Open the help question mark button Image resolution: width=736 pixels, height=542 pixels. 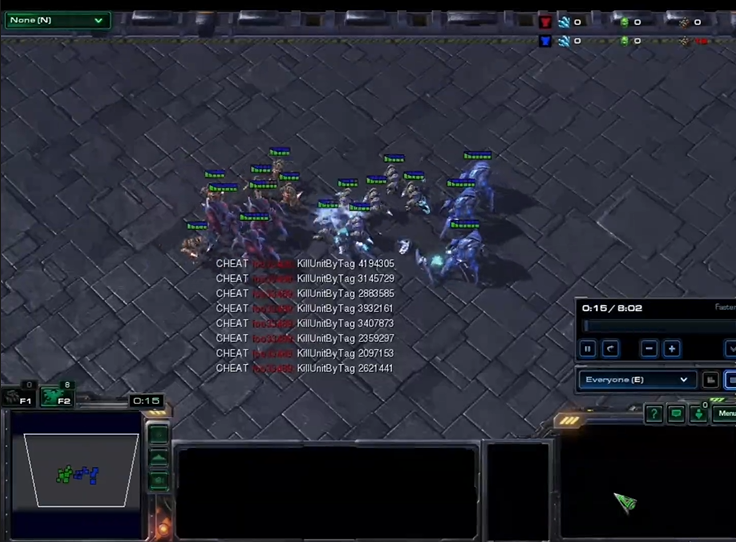653,414
